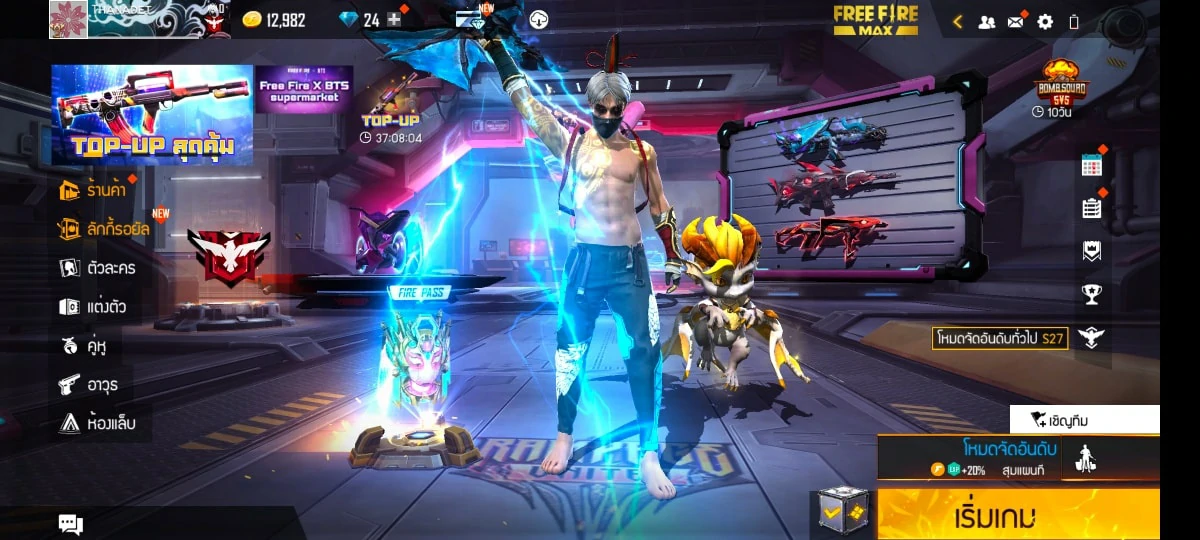This screenshot has width=1200, height=540.
Task: Open the ลักกี้รอยัล Luck Royale menu
Action: pyautogui.click(x=104, y=229)
